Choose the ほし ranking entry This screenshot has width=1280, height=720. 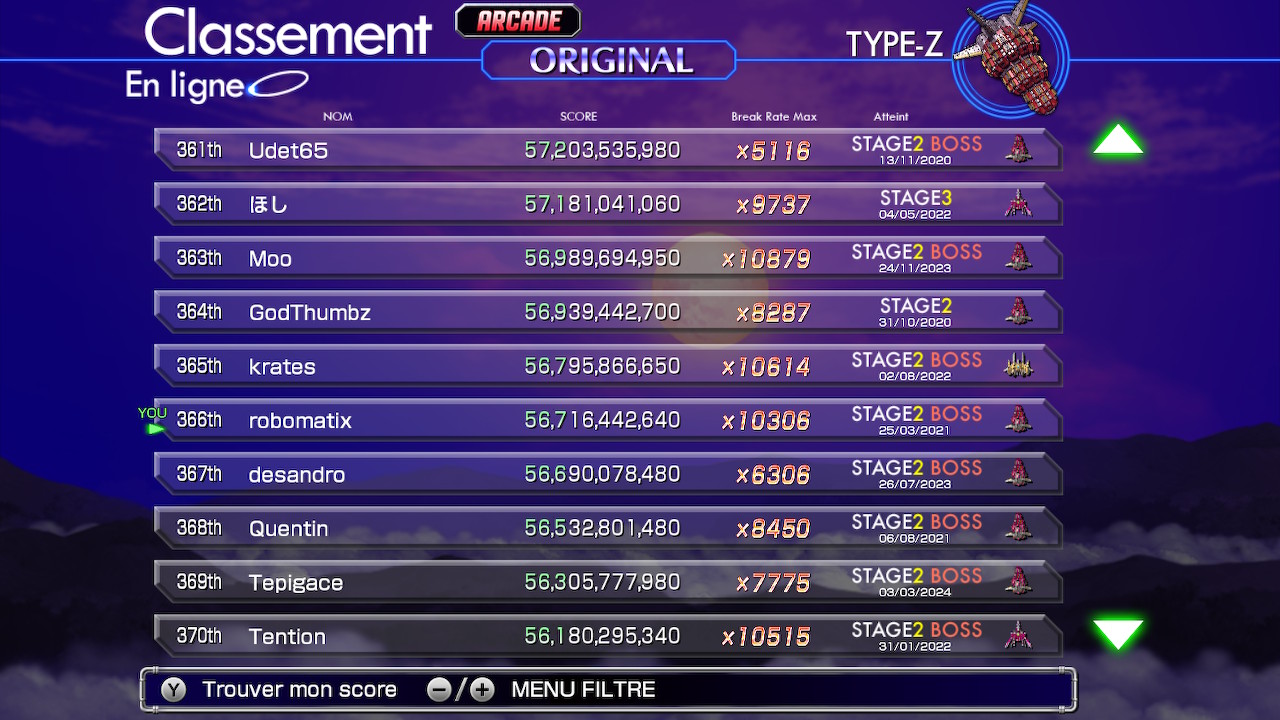(x=607, y=204)
